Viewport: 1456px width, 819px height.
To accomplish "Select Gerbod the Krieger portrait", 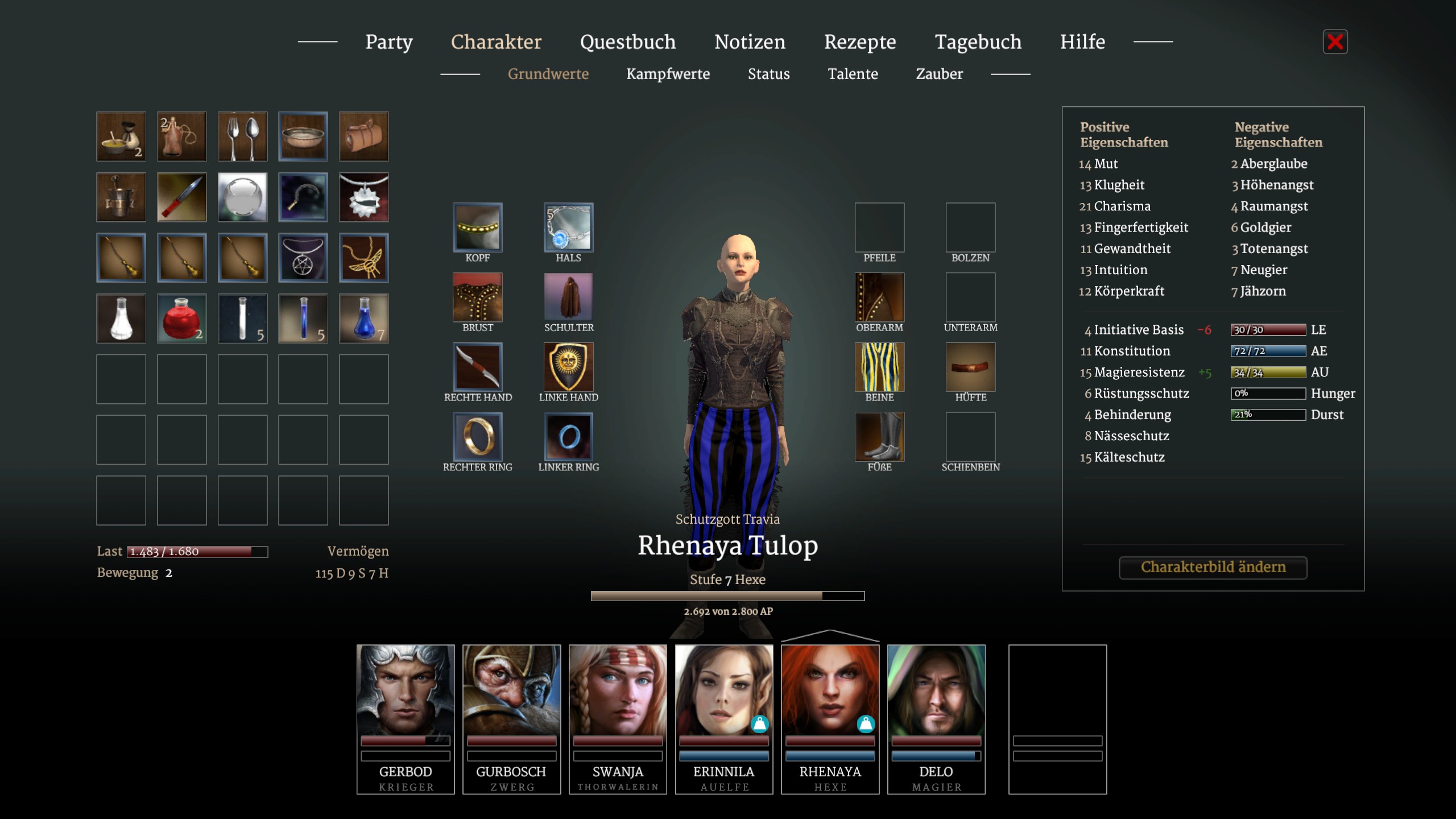I will [406, 718].
